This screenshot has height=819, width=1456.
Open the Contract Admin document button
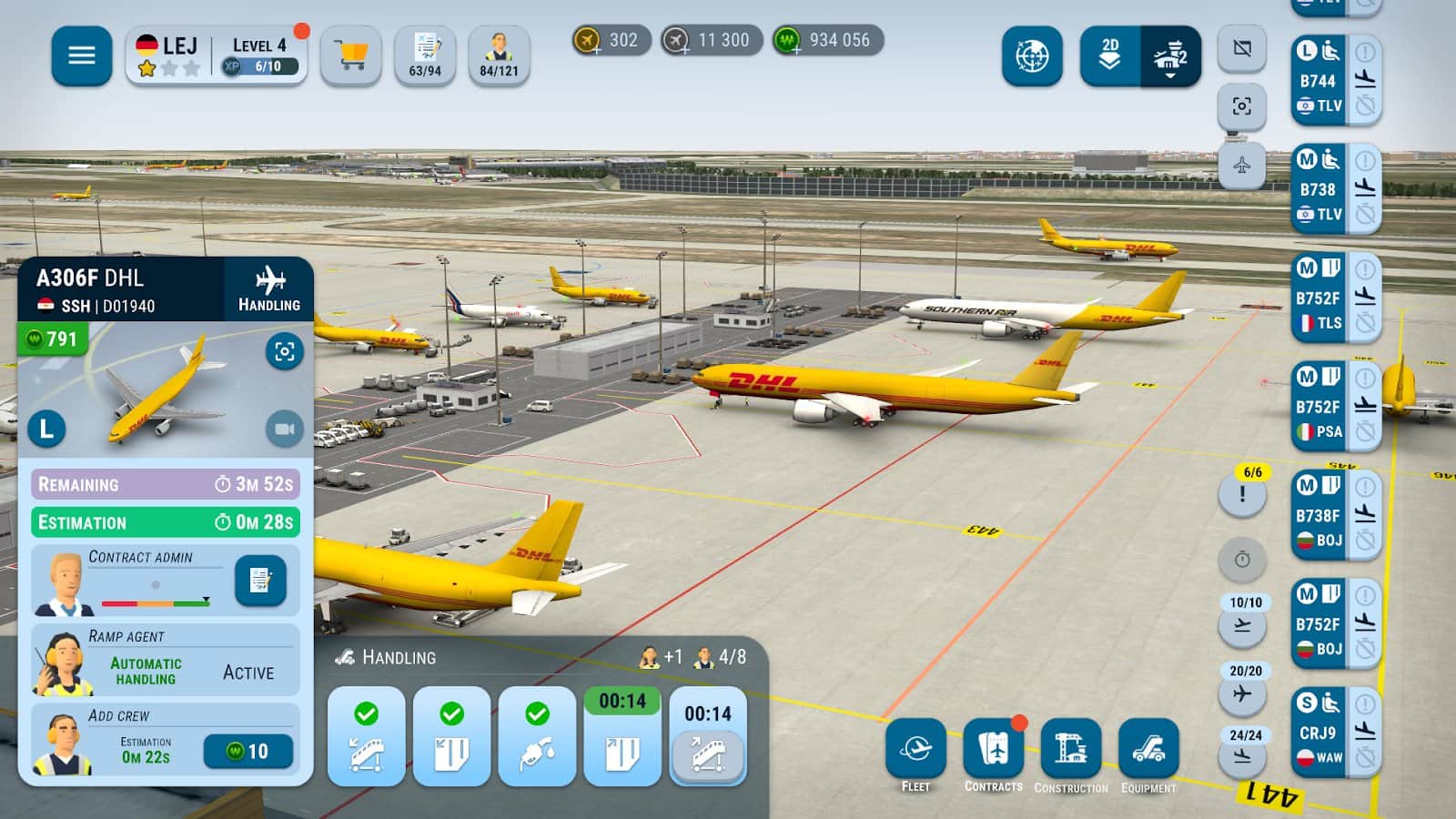pyautogui.click(x=260, y=580)
